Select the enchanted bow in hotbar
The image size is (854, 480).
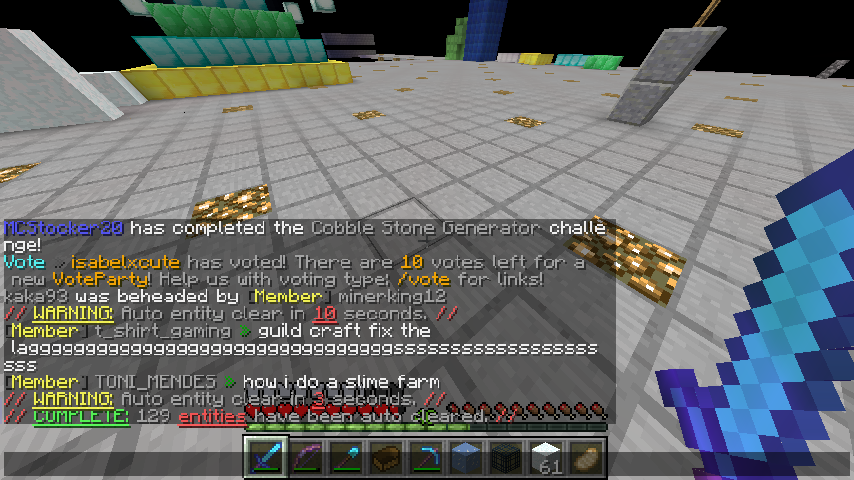tap(307, 458)
